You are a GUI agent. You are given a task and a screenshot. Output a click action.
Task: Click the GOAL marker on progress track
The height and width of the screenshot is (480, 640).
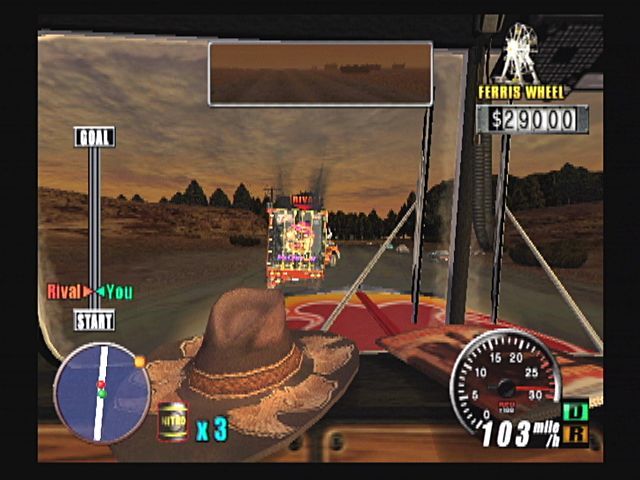click(x=94, y=137)
